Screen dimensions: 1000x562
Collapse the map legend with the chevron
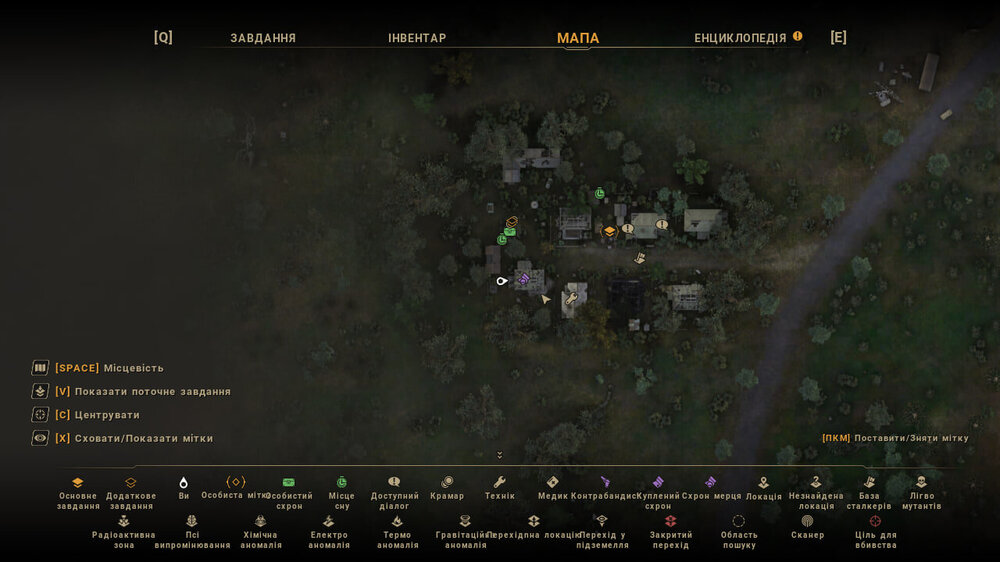coord(500,455)
